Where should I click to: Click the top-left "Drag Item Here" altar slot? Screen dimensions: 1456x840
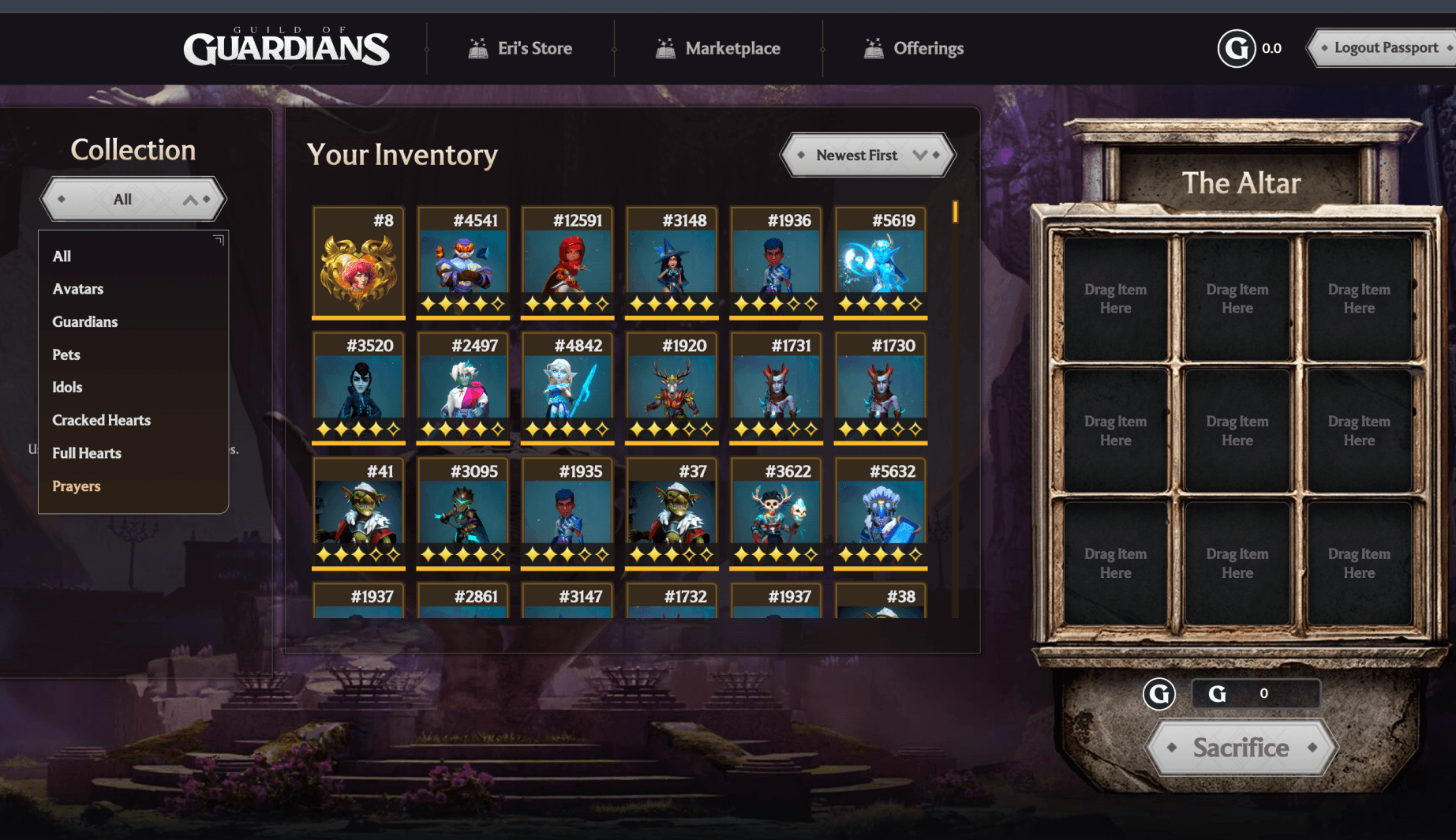pos(1115,298)
